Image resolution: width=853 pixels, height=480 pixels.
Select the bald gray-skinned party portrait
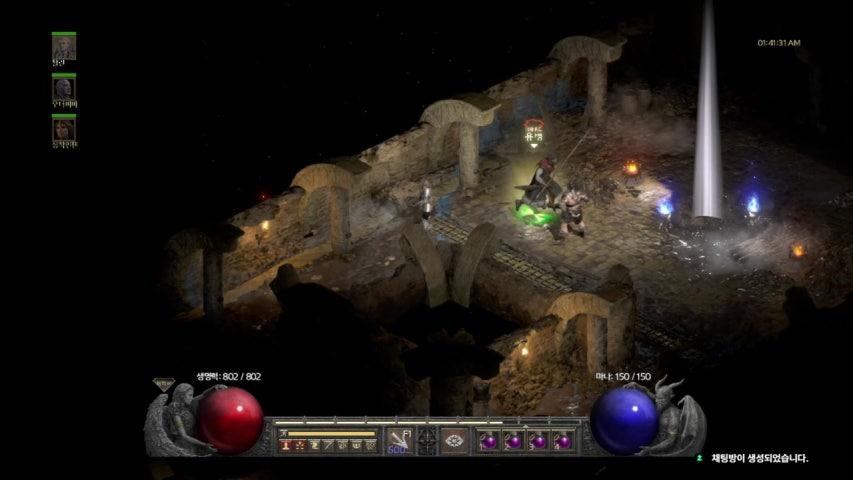64,88
